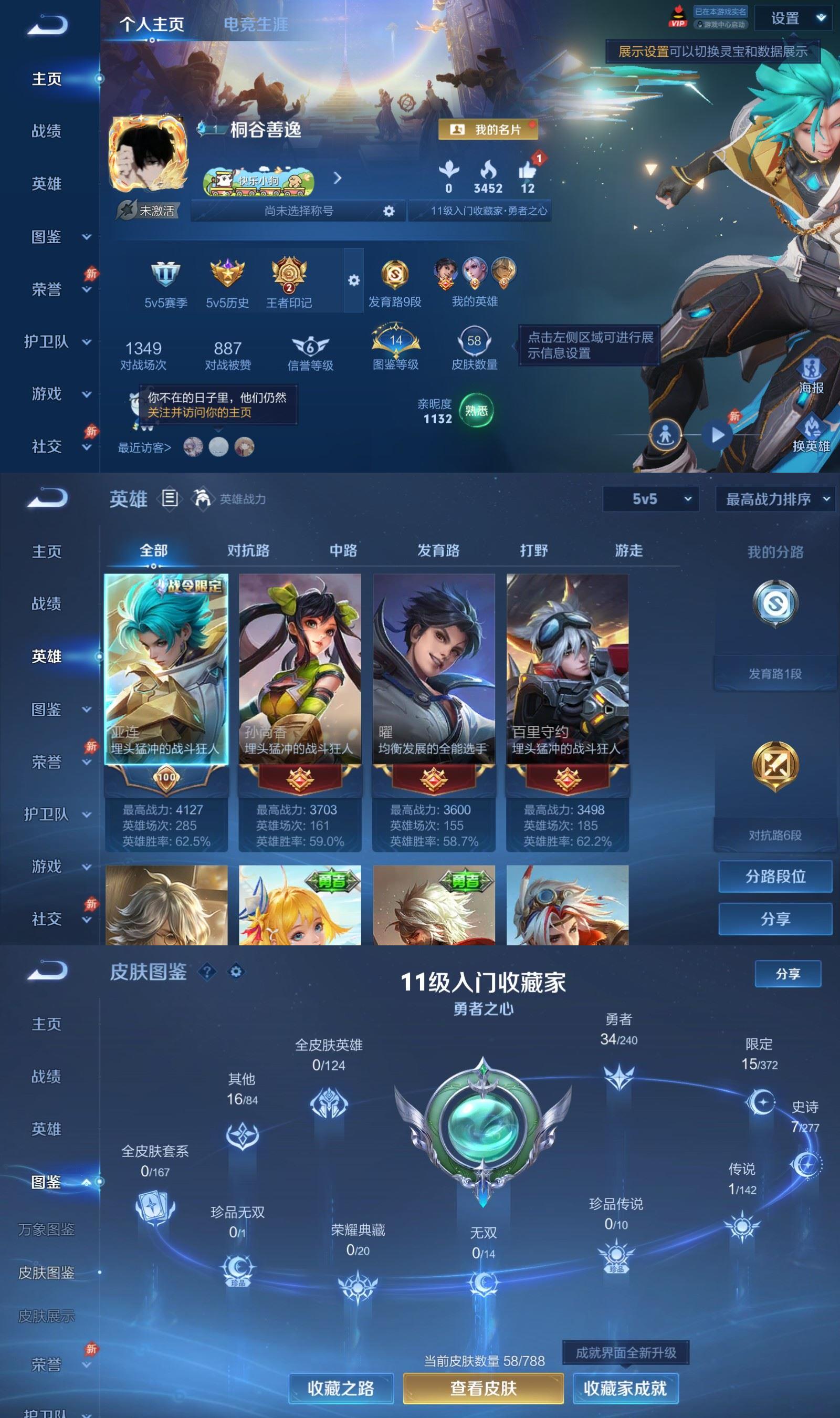Switch to the 电竞生涯 tab
This screenshot has height=1418, width=840.
coord(256,25)
